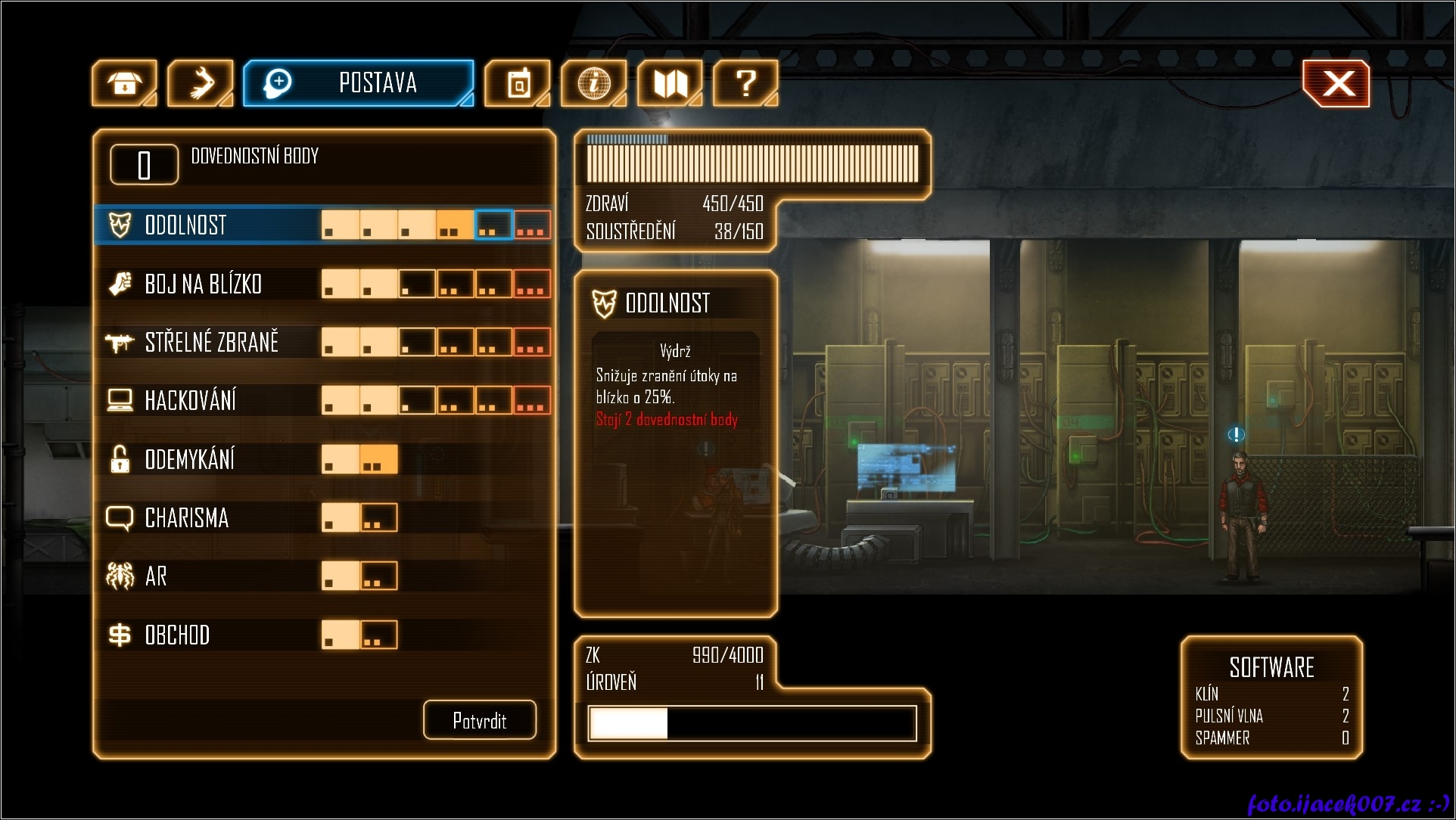Open the question mark help tab
Viewport: 1456px width, 820px height.
[745, 83]
